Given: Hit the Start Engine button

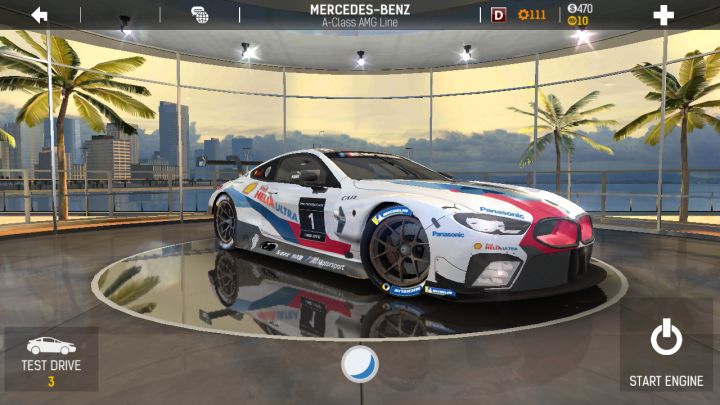Looking at the screenshot, I should 666,353.
